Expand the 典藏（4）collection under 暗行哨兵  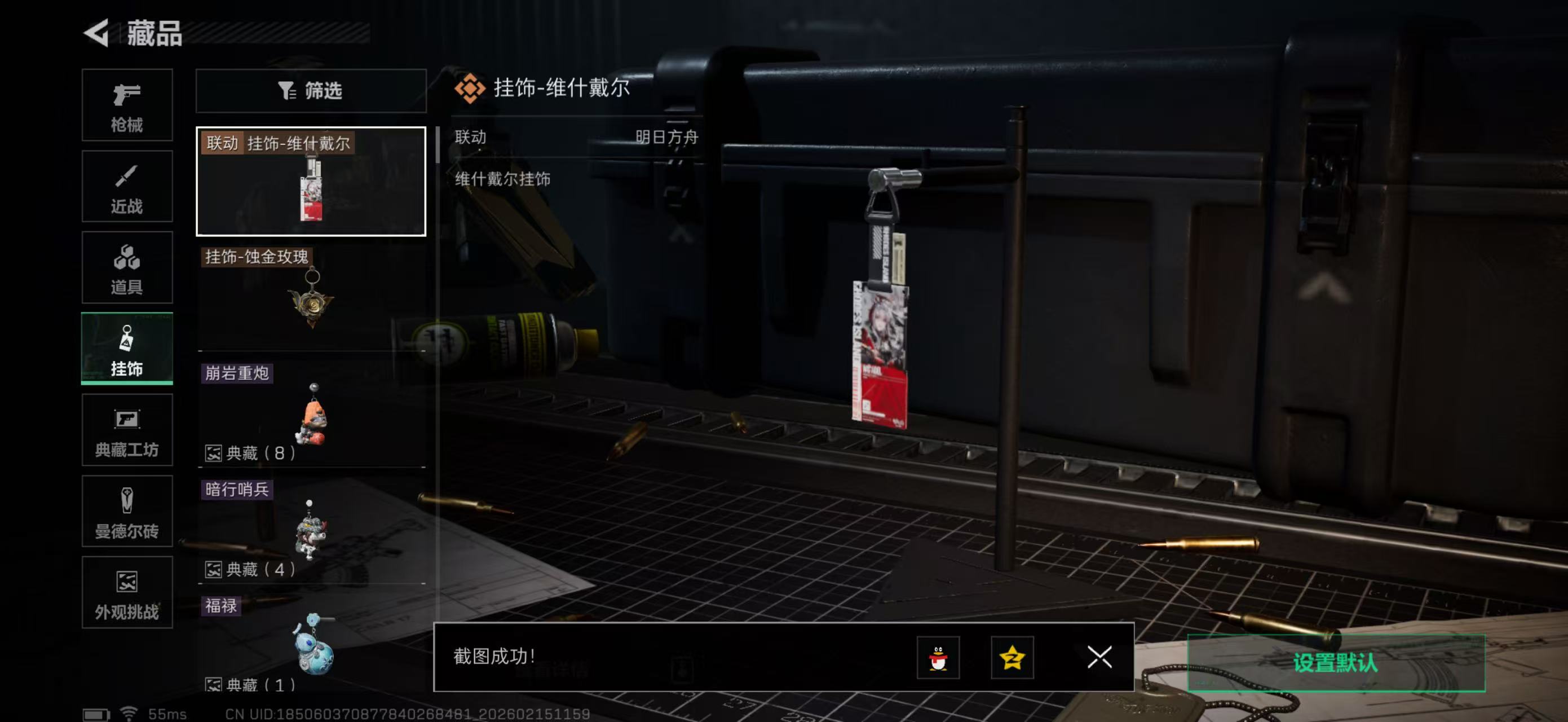[250, 570]
